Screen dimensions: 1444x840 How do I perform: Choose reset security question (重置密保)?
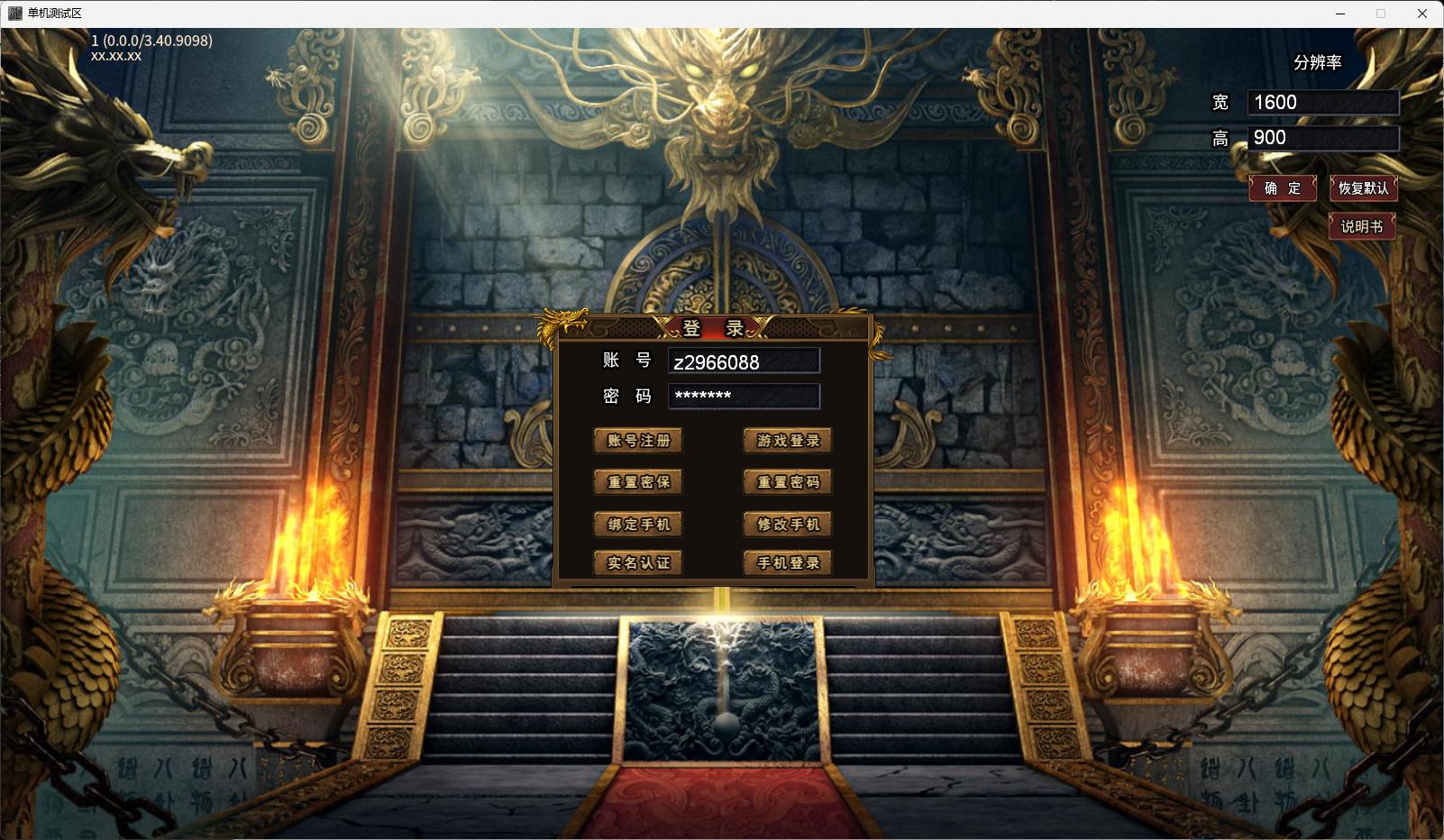pos(638,482)
